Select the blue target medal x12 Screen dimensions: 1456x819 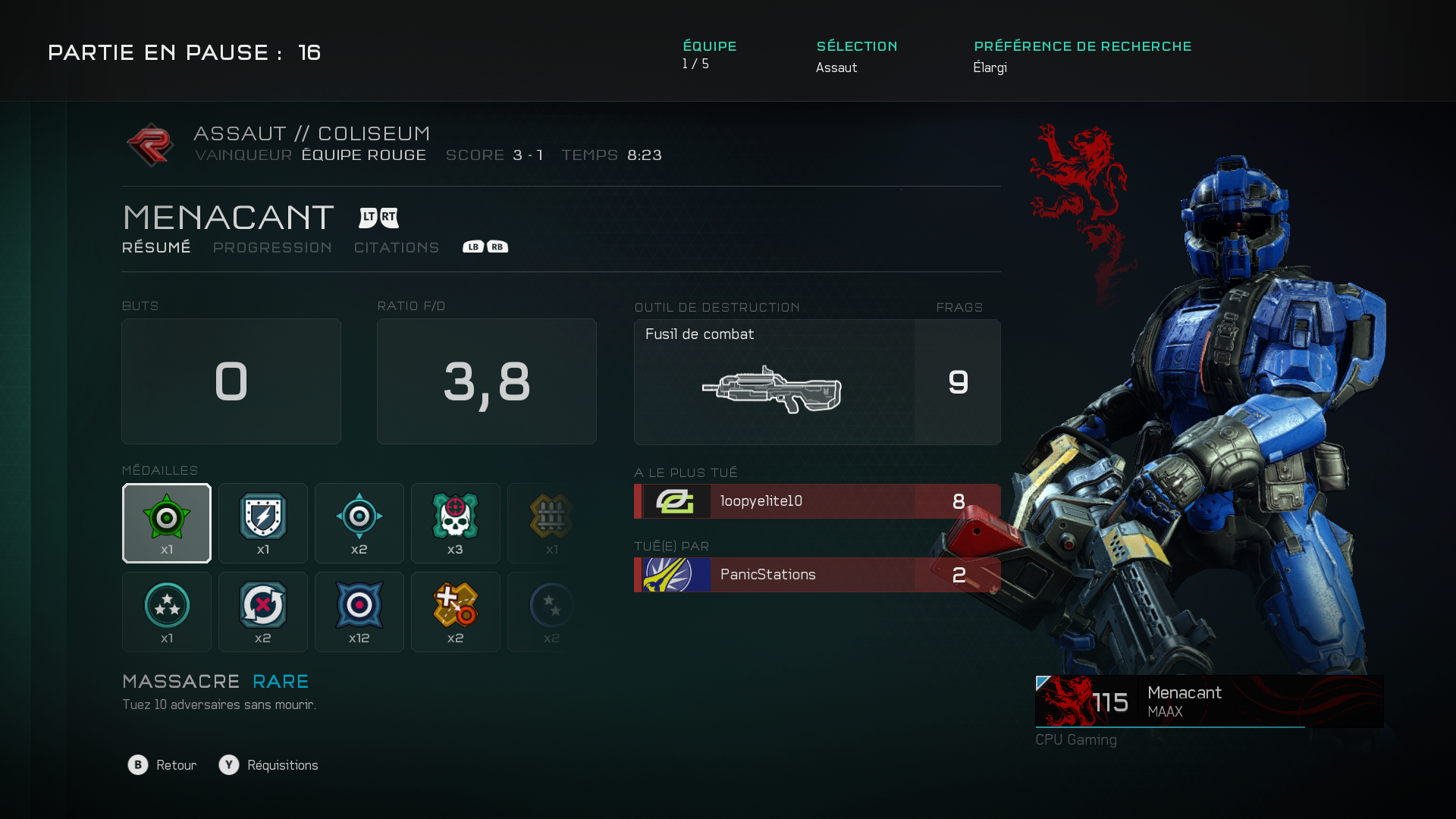(x=359, y=612)
